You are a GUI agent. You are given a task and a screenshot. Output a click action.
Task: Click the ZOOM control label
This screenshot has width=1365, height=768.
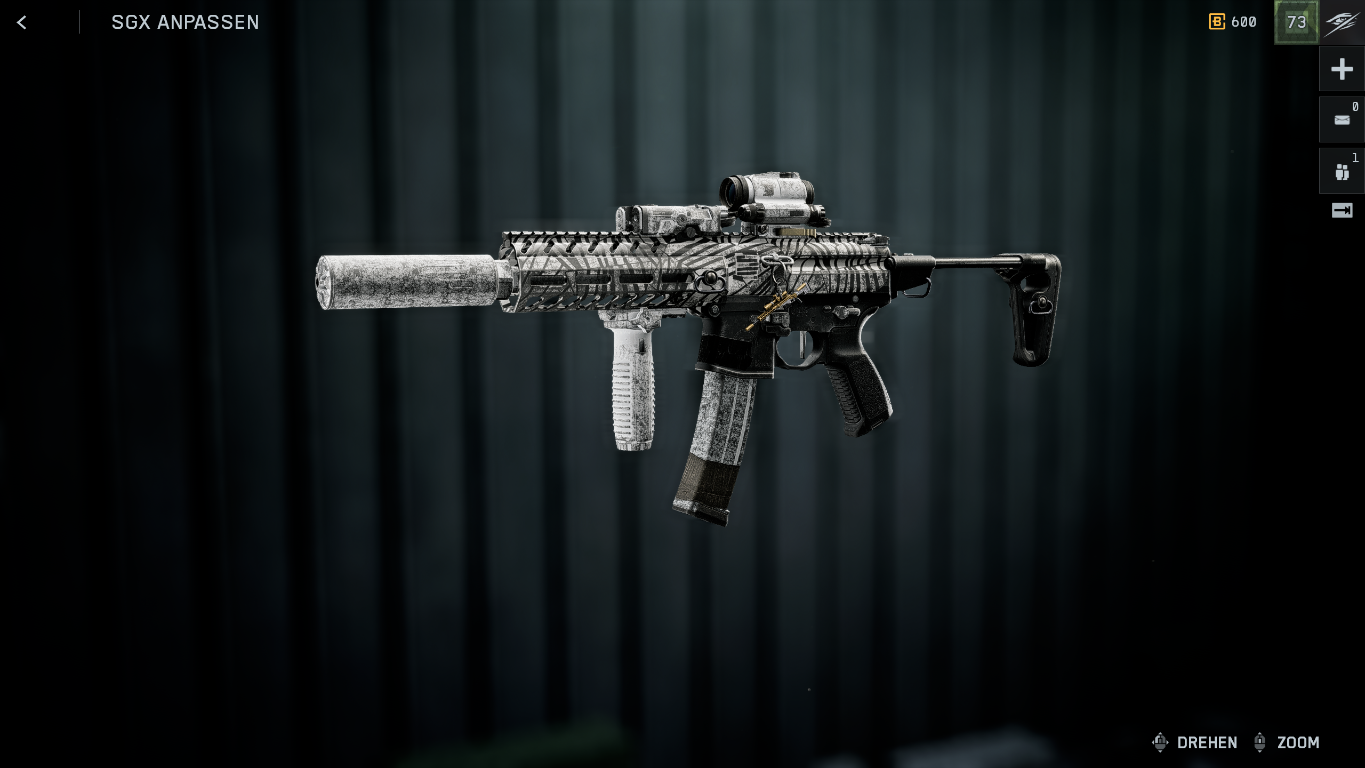tap(1298, 743)
